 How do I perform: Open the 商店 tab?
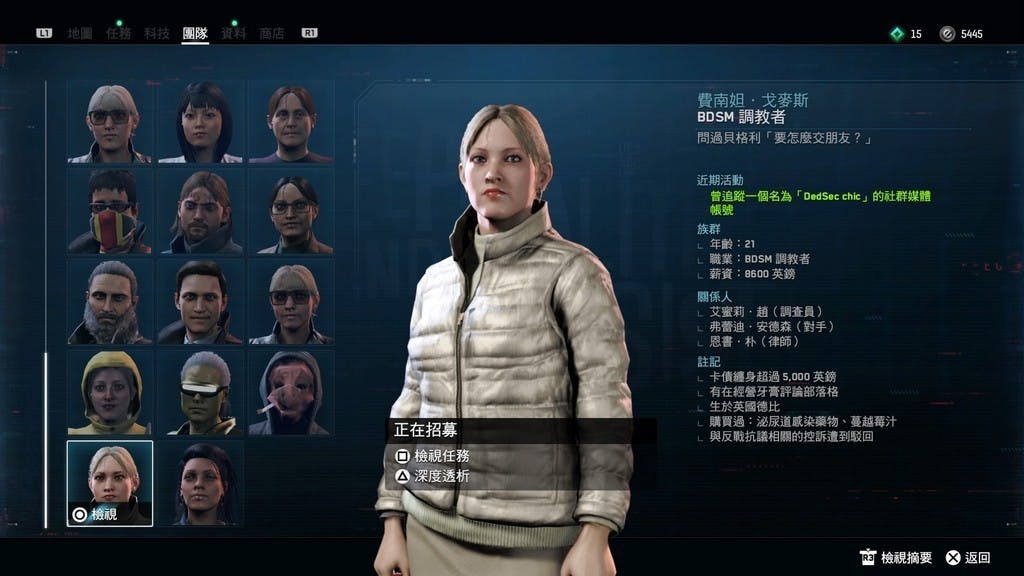(272, 33)
